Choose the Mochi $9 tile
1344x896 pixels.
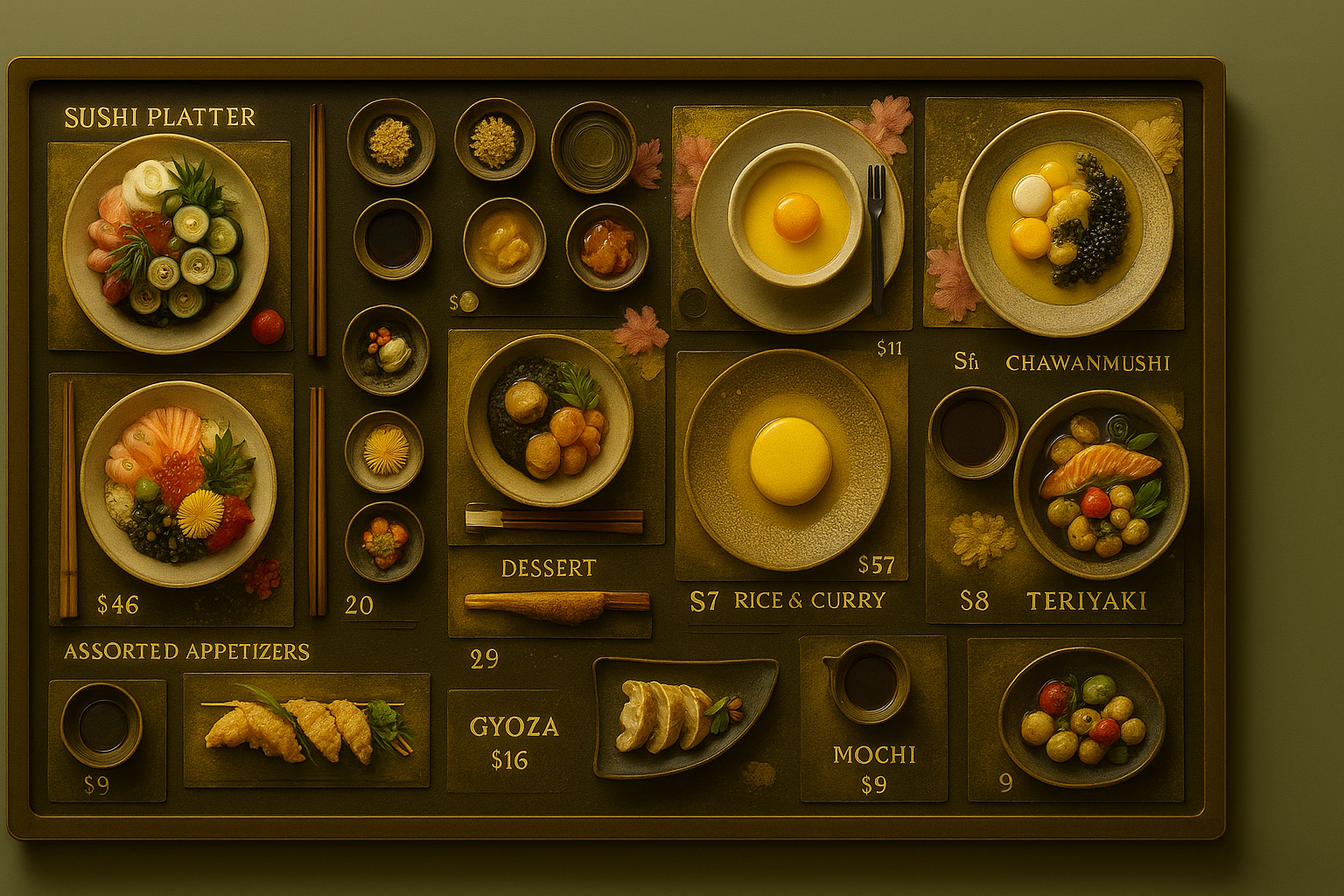[x=873, y=719]
